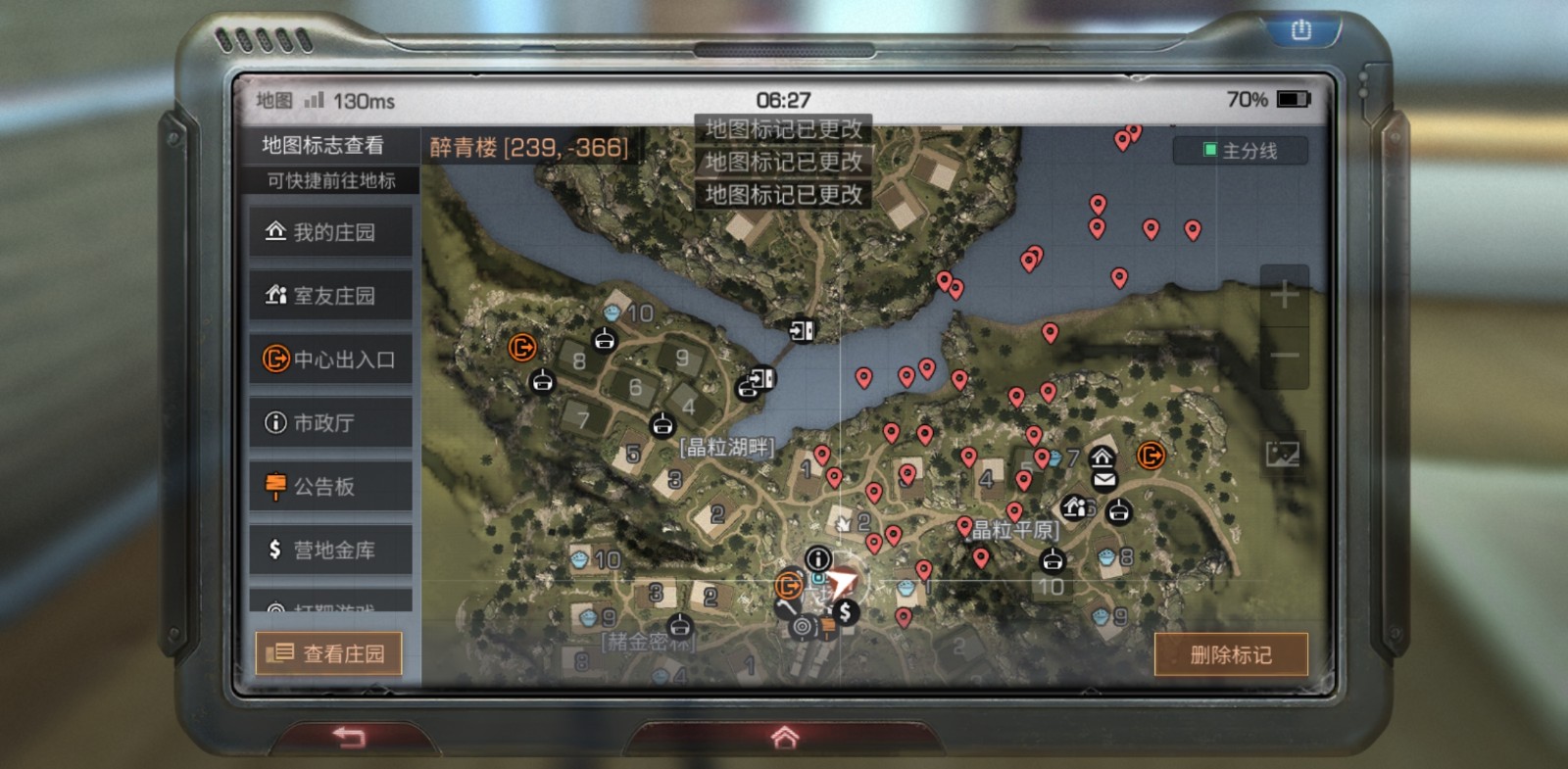
Task: Jump to 营地金库 landmark
Action: coord(330,550)
